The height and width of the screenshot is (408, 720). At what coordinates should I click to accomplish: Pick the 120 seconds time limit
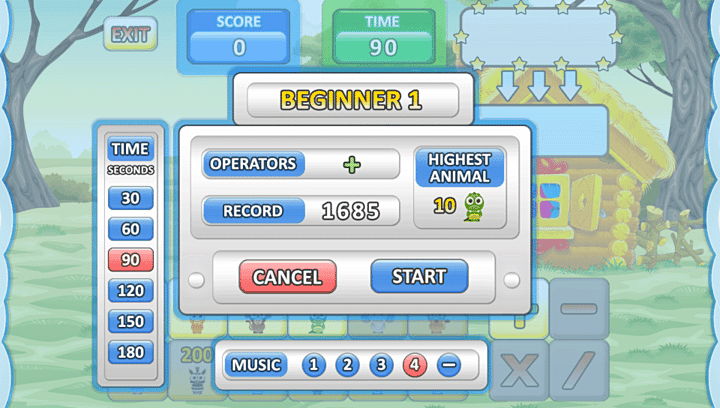(x=131, y=291)
